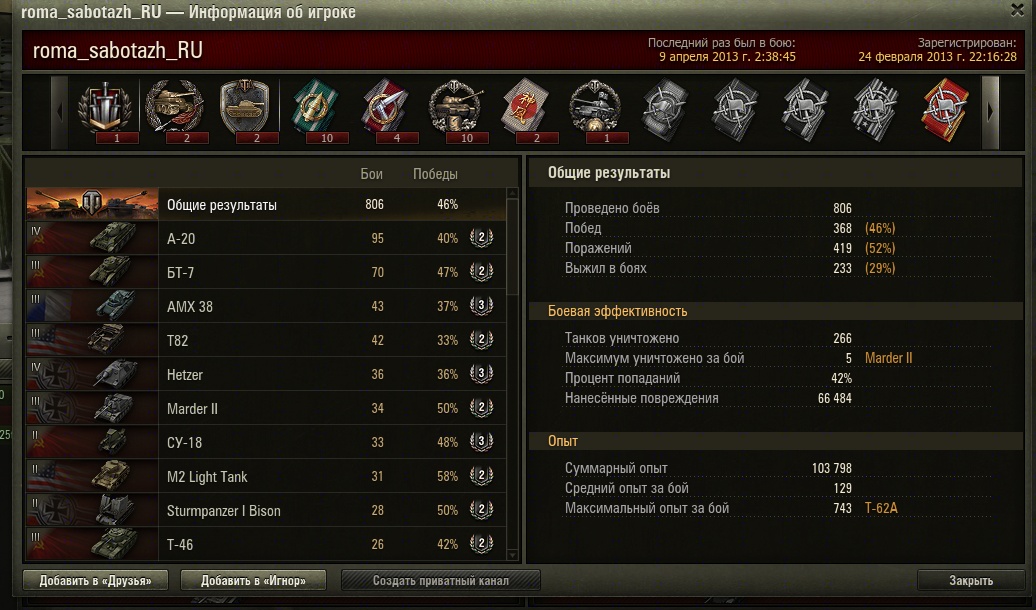Select the Marder II row
The width and height of the screenshot is (1036, 610).
coord(266,409)
